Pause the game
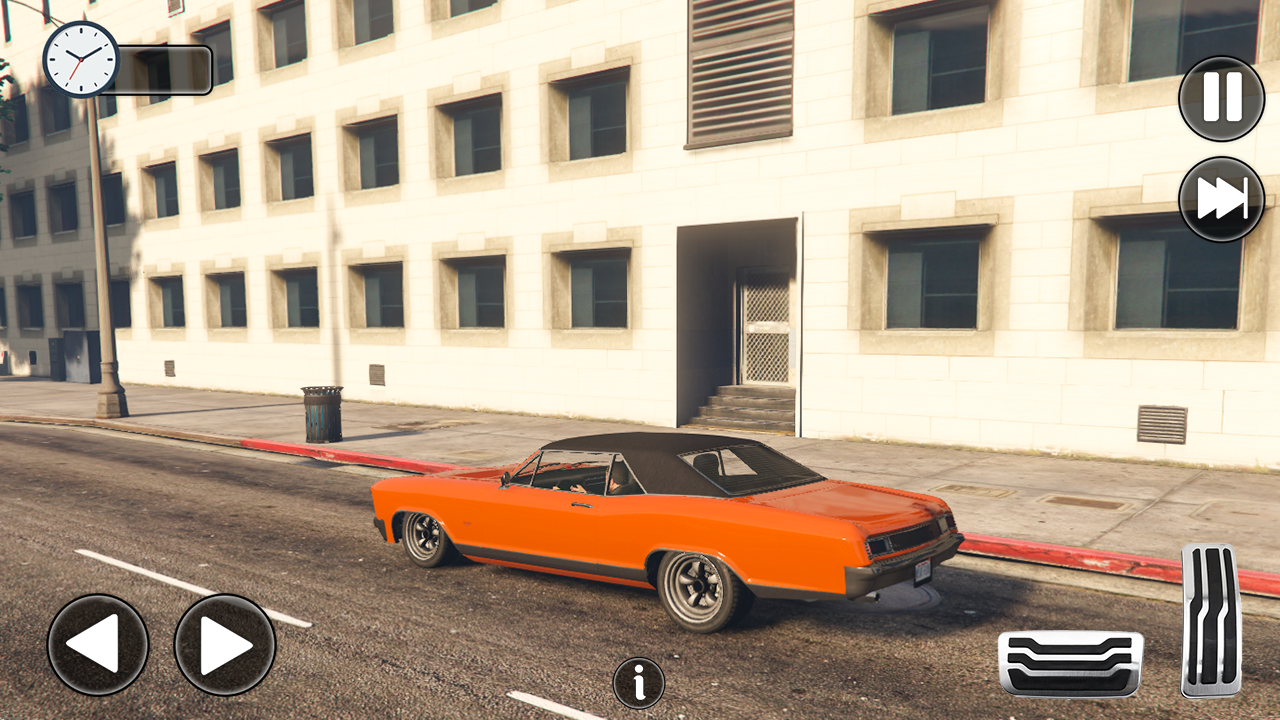This screenshot has height=720, width=1280. (1221, 98)
